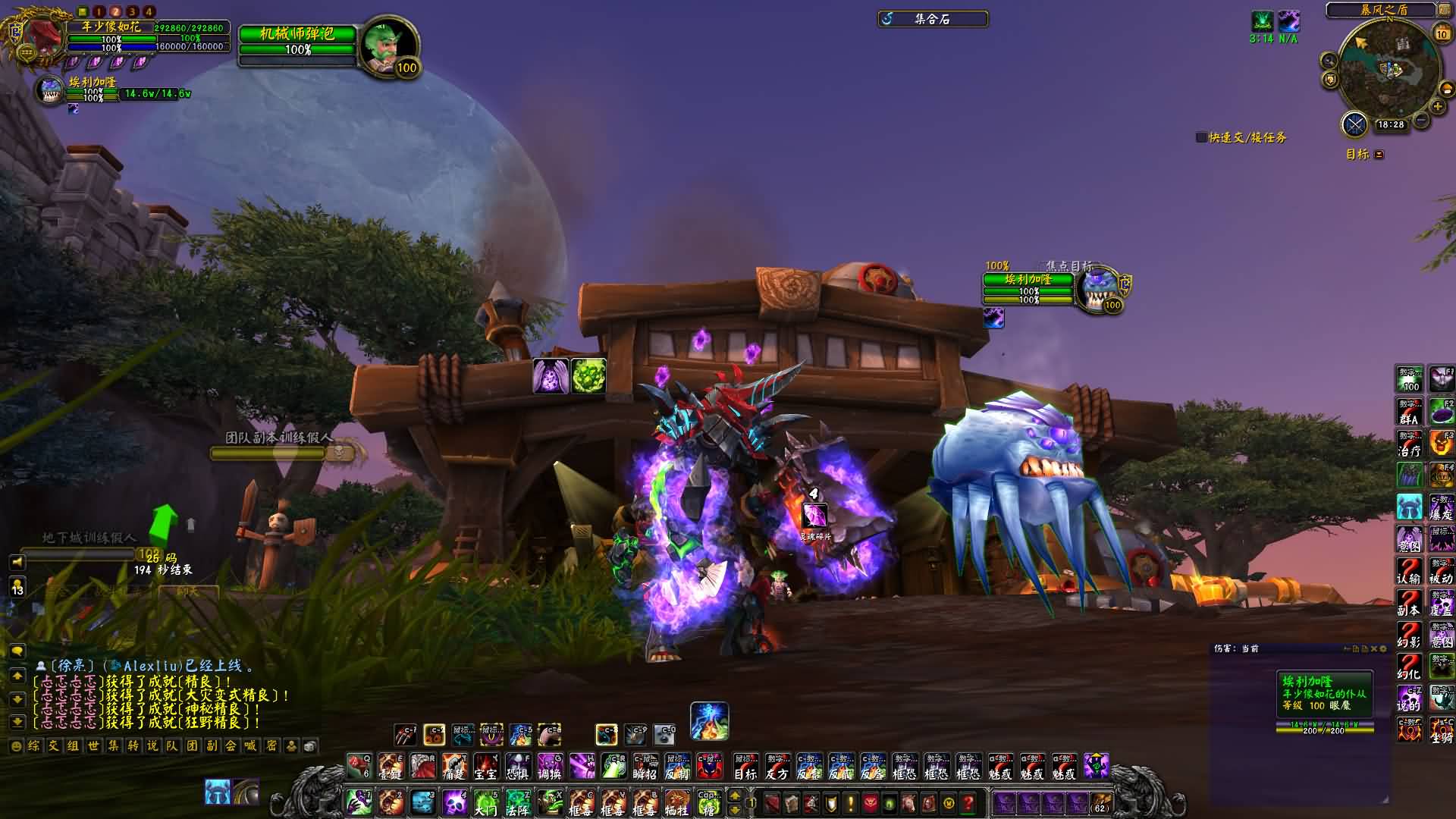Activate the 恐惧 fear ability
Screen dimensions: 1456x819
coord(518,767)
